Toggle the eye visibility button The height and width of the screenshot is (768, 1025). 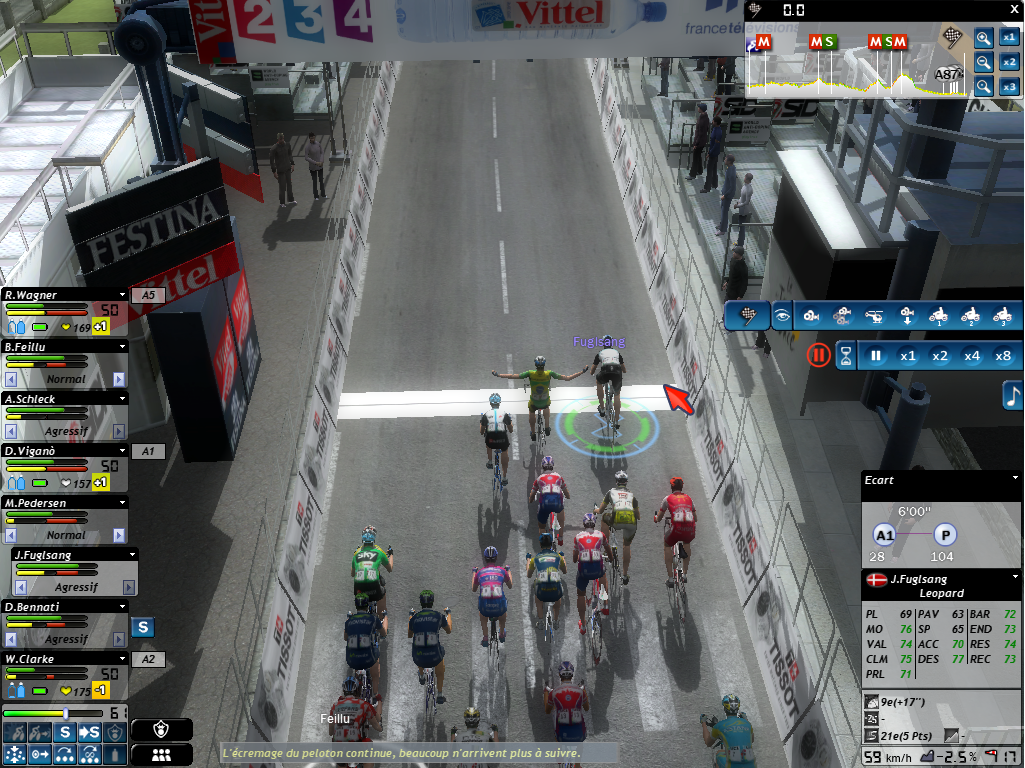[x=782, y=316]
